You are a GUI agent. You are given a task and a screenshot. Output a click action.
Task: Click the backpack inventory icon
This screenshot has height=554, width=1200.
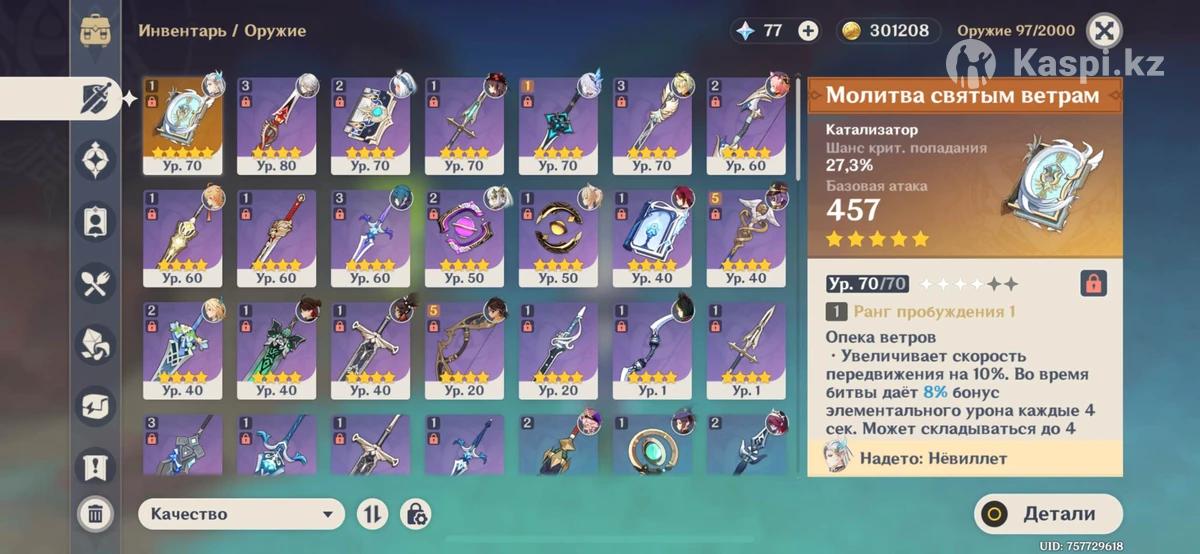(96, 30)
